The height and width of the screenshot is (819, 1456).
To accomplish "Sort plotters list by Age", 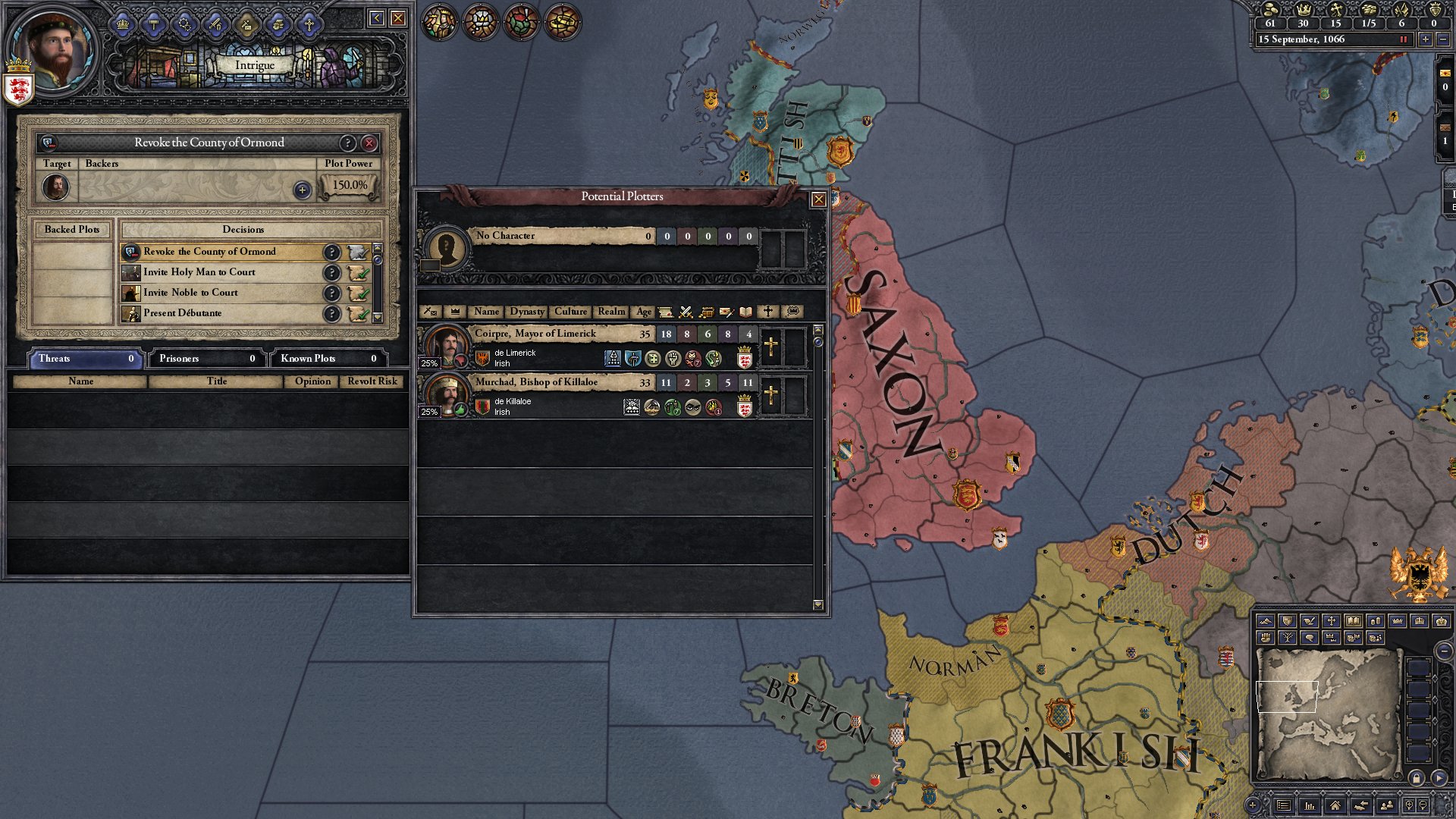I will (x=643, y=312).
